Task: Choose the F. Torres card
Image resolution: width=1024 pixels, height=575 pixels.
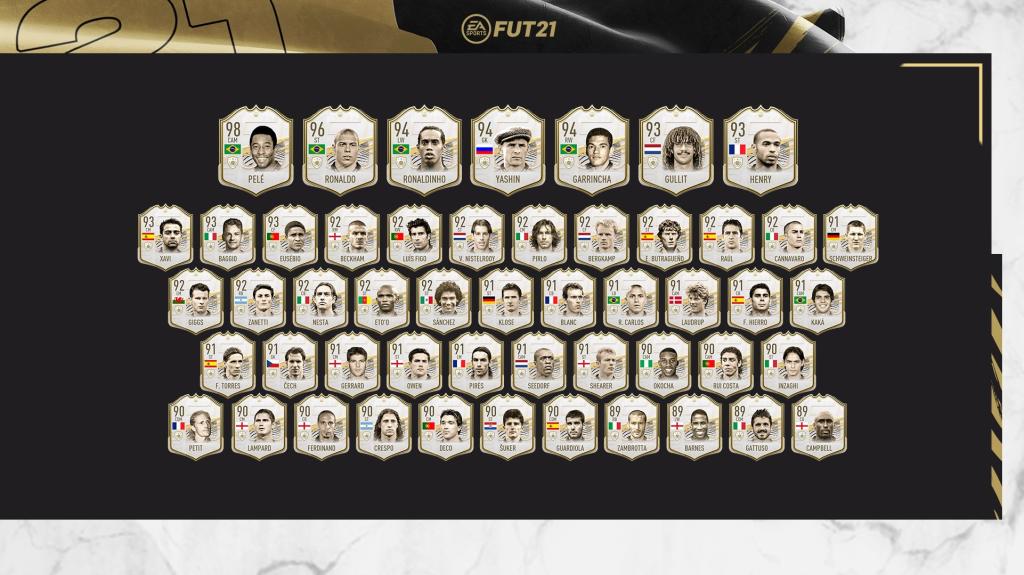Action: 227,364
